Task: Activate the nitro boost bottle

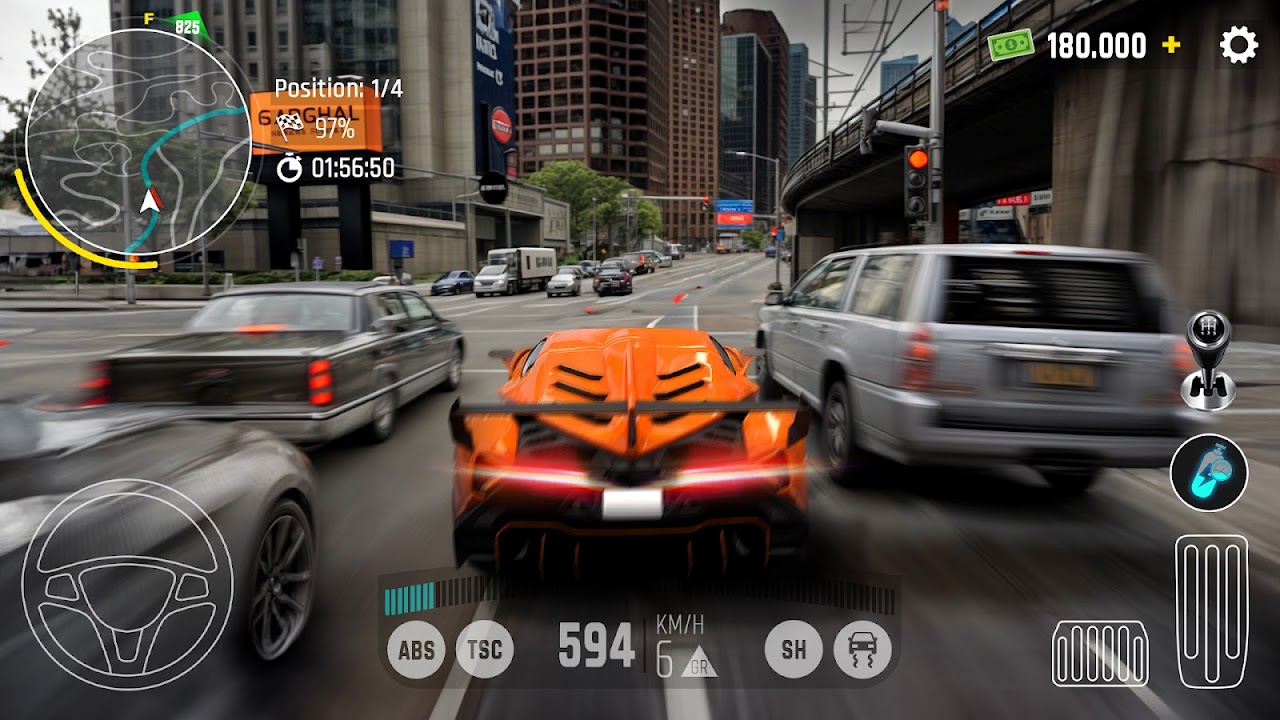Action: [x=1209, y=473]
